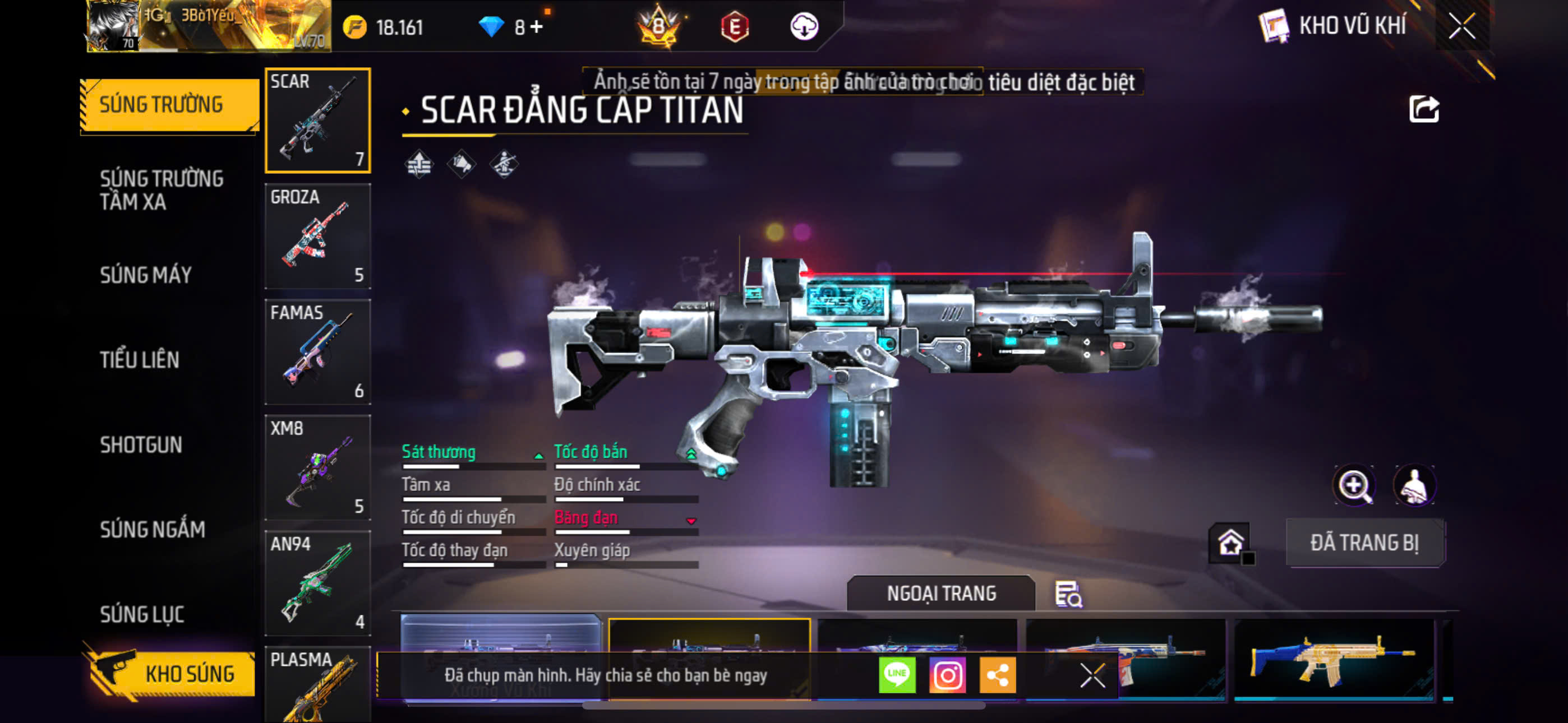
Task: Share screenshot to Instagram
Action: coord(947,675)
